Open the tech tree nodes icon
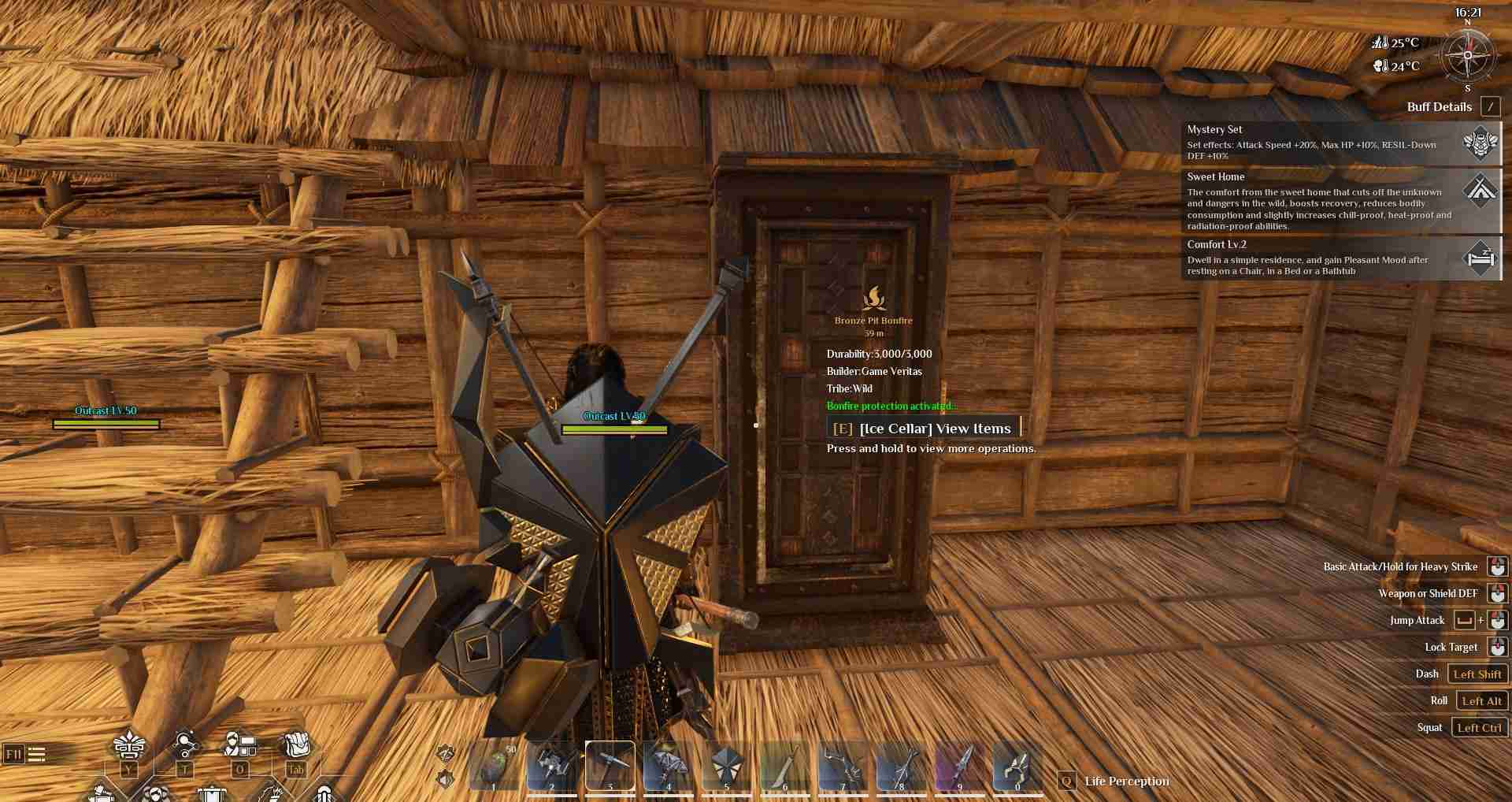 [x=184, y=745]
